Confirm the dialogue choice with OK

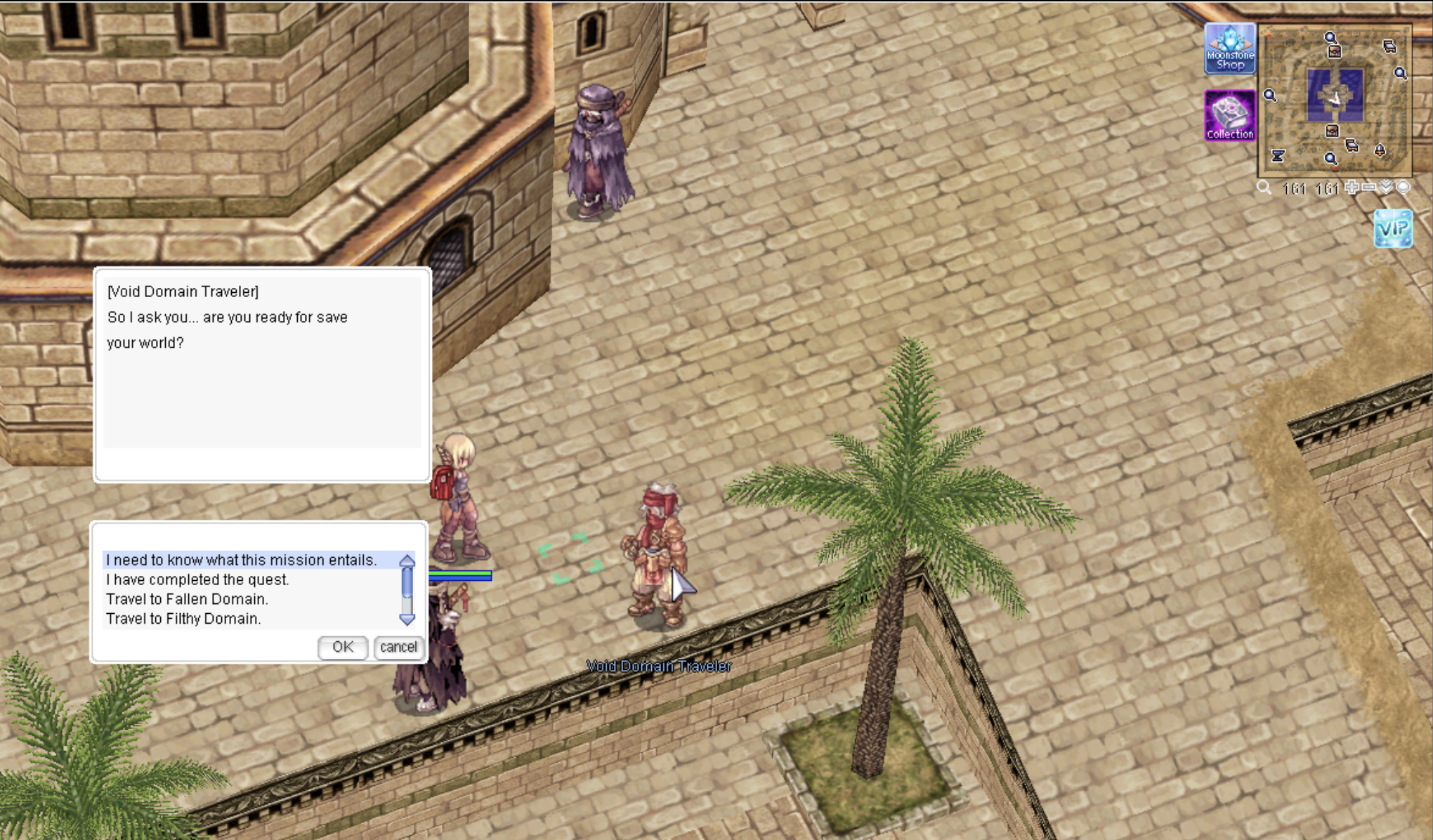coord(343,647)
